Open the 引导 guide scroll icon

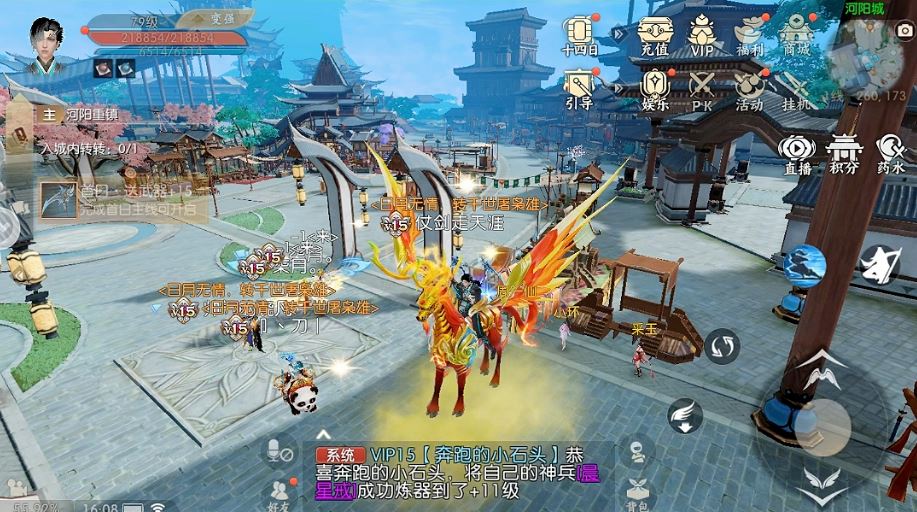pyautogui.click(x=580, y=90)
